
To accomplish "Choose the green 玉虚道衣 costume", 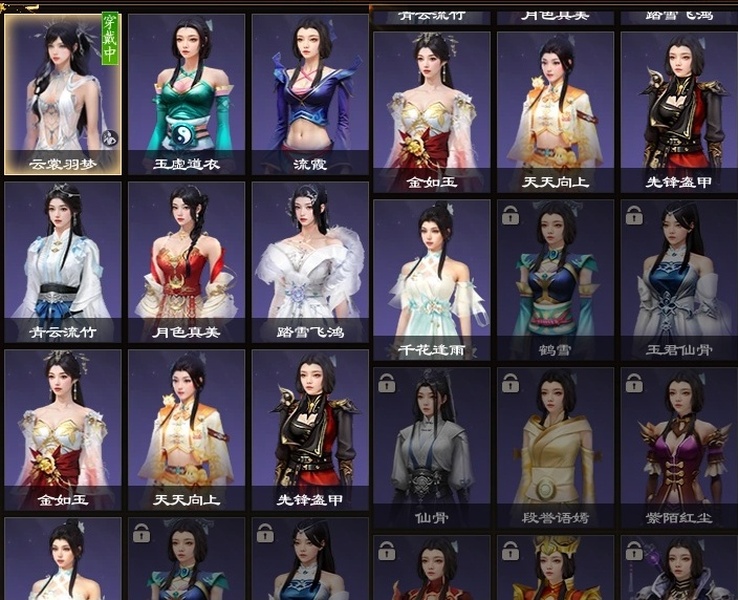I will (x=186, y=94).
